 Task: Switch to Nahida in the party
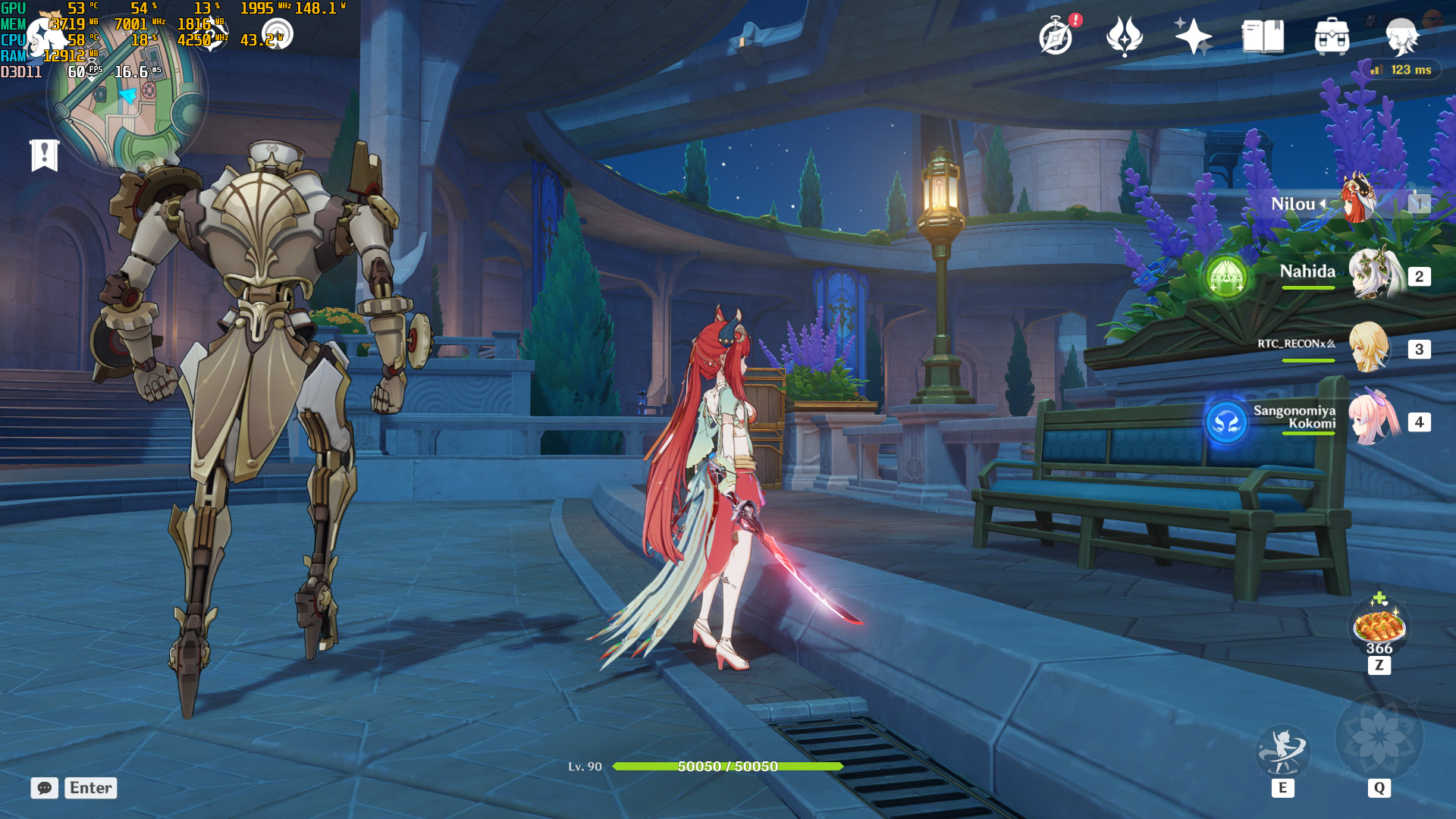point(1373,275)
